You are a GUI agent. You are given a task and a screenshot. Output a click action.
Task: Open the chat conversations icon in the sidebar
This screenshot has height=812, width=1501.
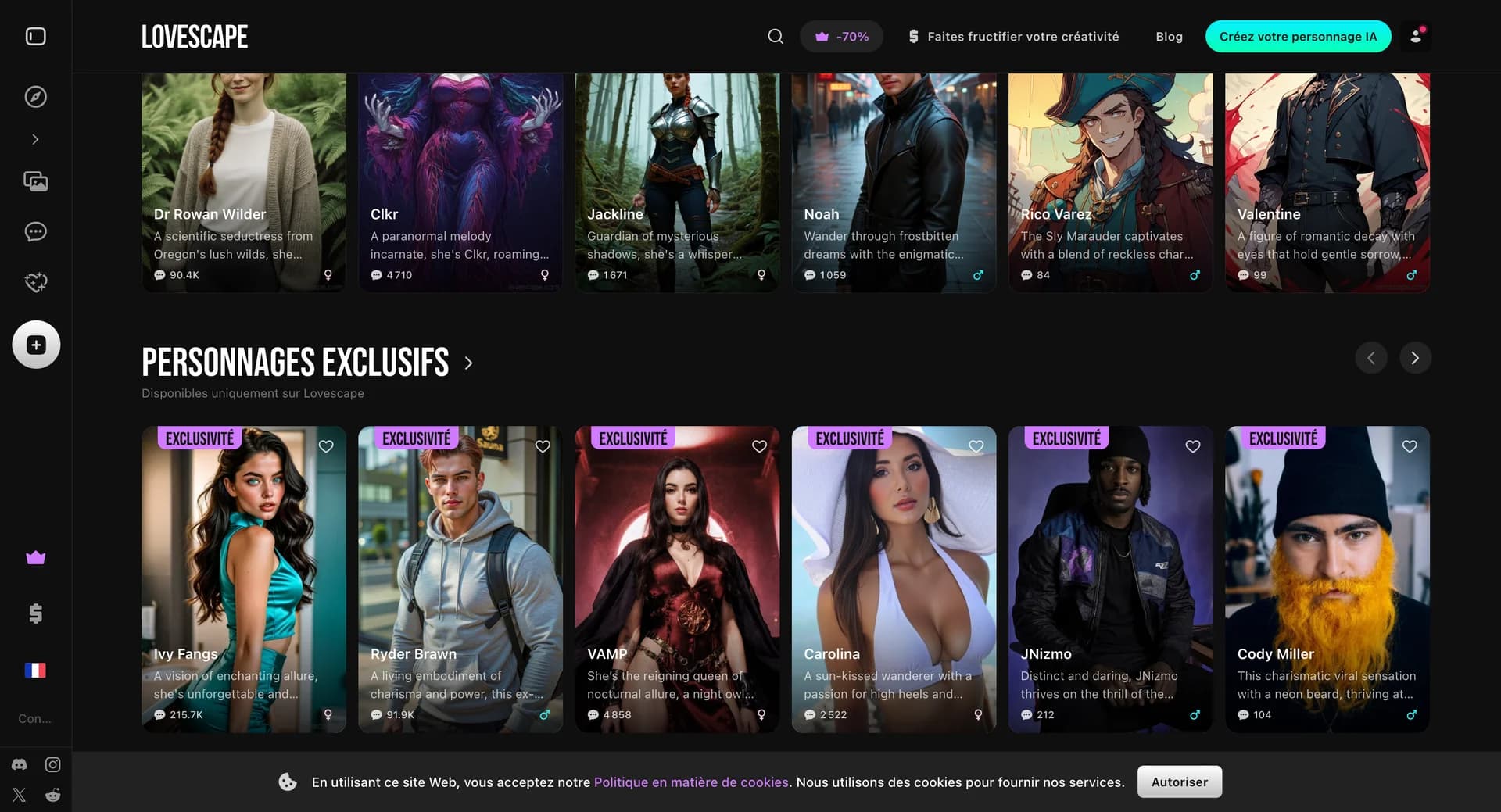(35, 231)
